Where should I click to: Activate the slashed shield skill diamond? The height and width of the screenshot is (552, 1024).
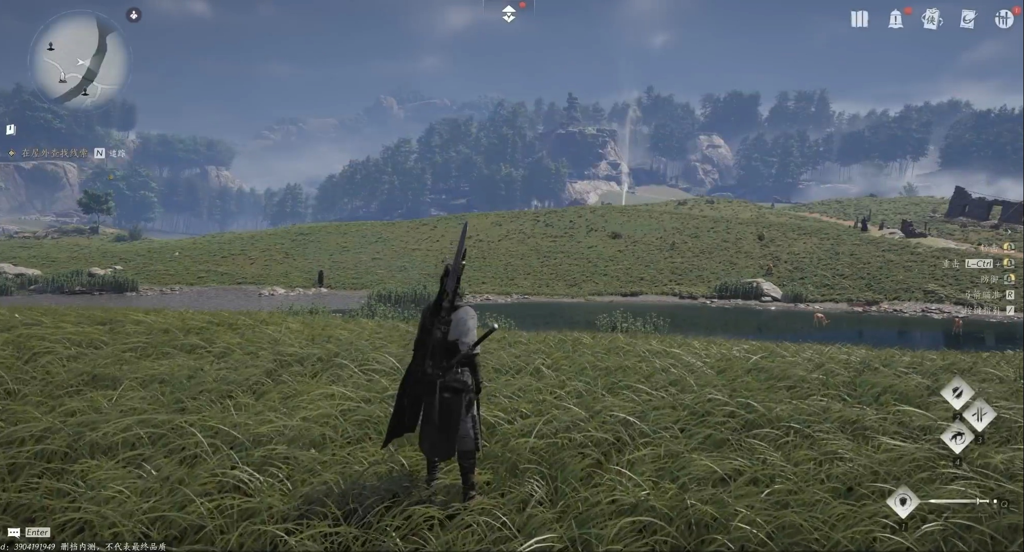click(957, 392)
